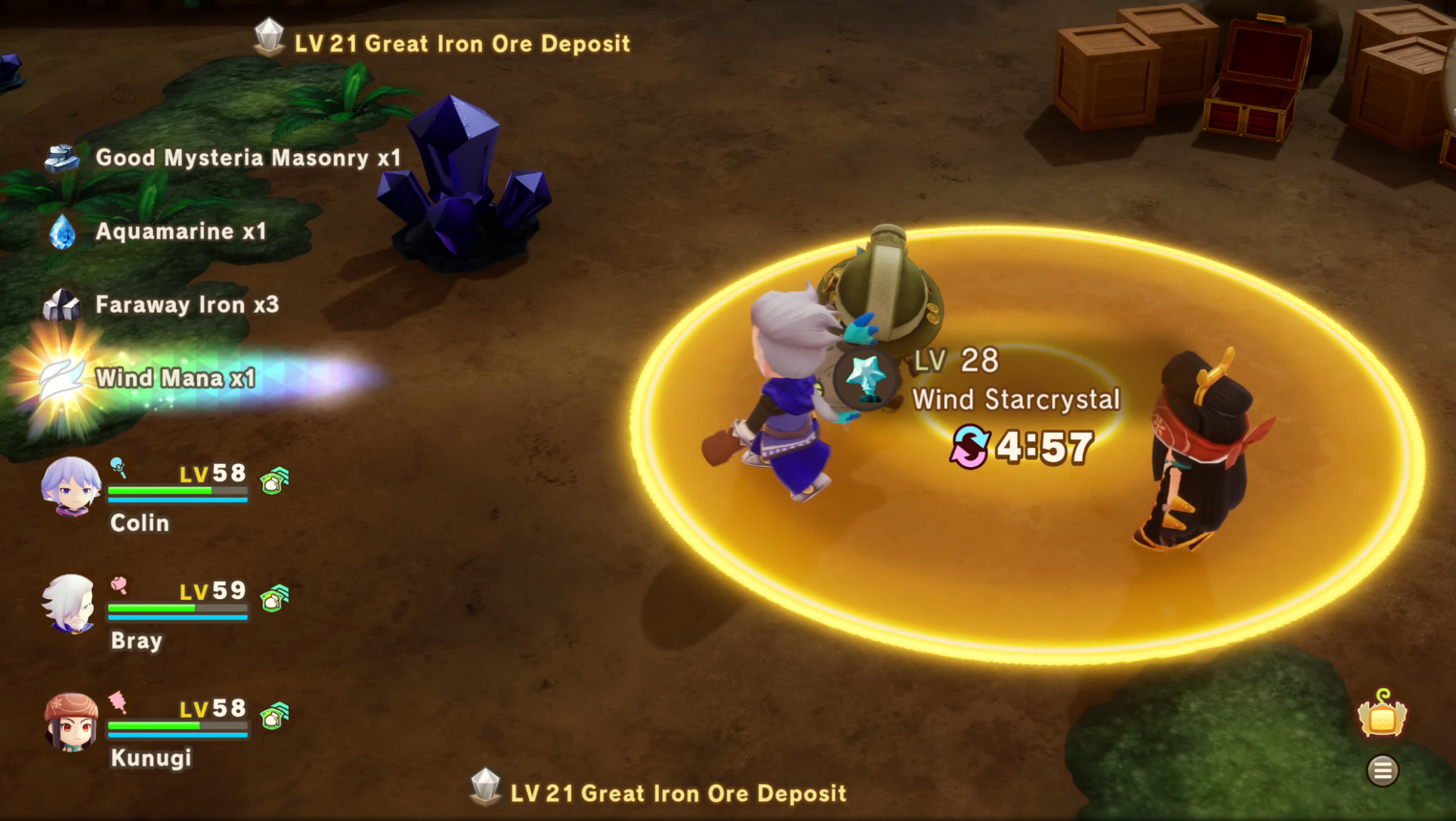
Task: Click the Aquamarine gem drop icon
Action: 62,232
